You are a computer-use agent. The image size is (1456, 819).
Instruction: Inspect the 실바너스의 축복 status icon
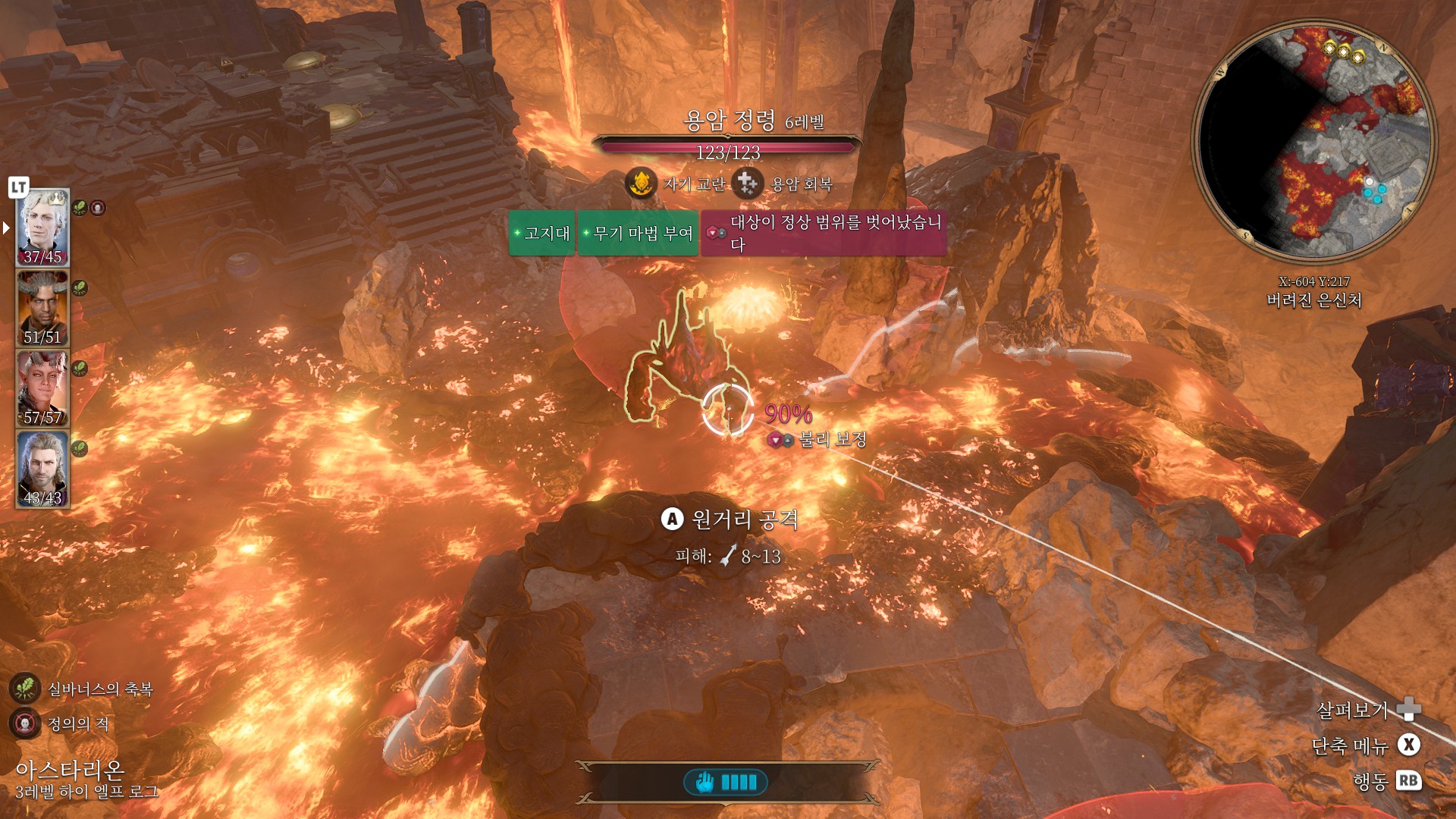[x=24, y=689]
